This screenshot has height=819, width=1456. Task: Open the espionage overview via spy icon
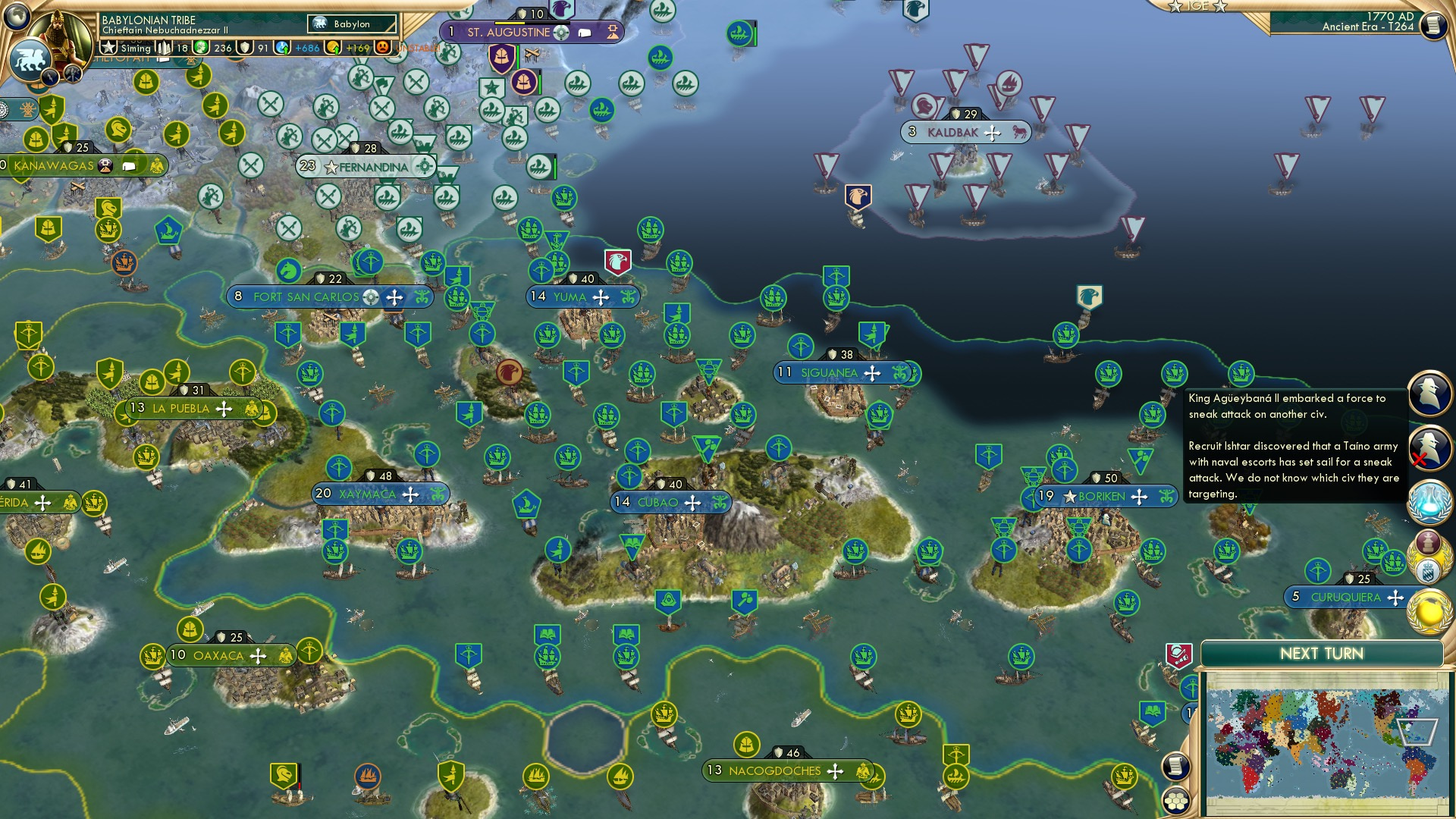click(1428, 394)
